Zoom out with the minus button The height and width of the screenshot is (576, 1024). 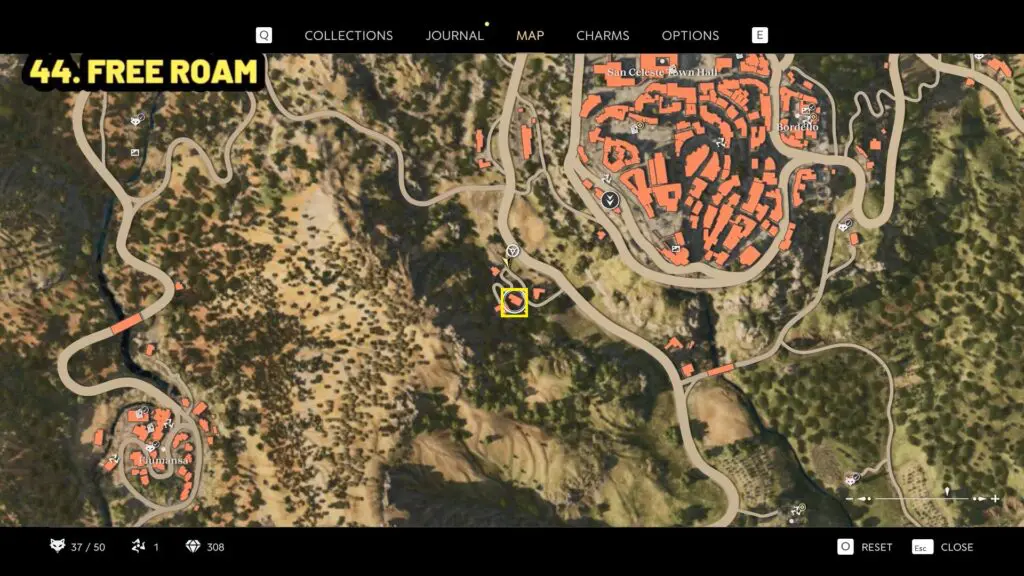click(850, 498)
